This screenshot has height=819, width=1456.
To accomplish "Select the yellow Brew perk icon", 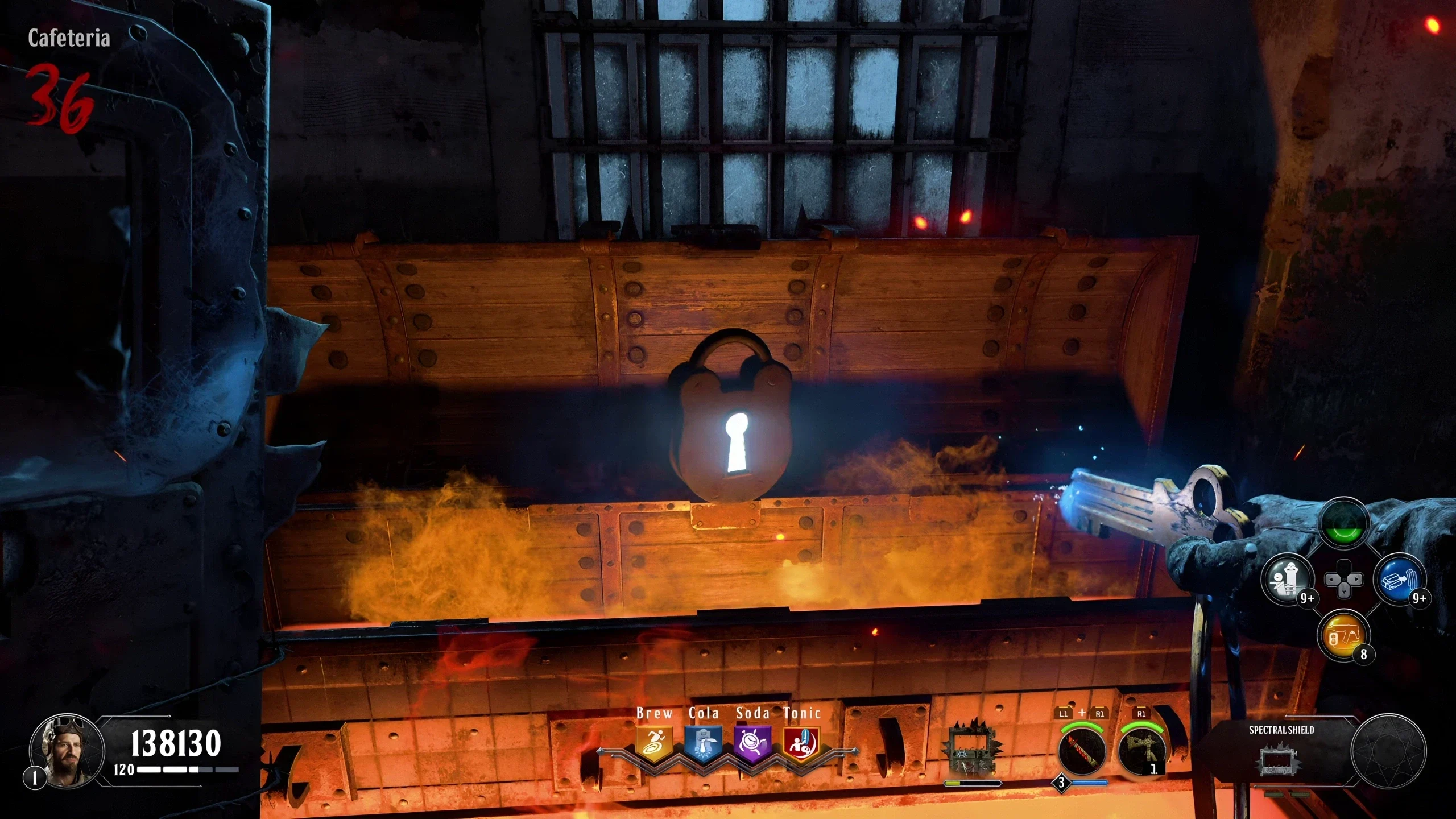I will 655,743.
